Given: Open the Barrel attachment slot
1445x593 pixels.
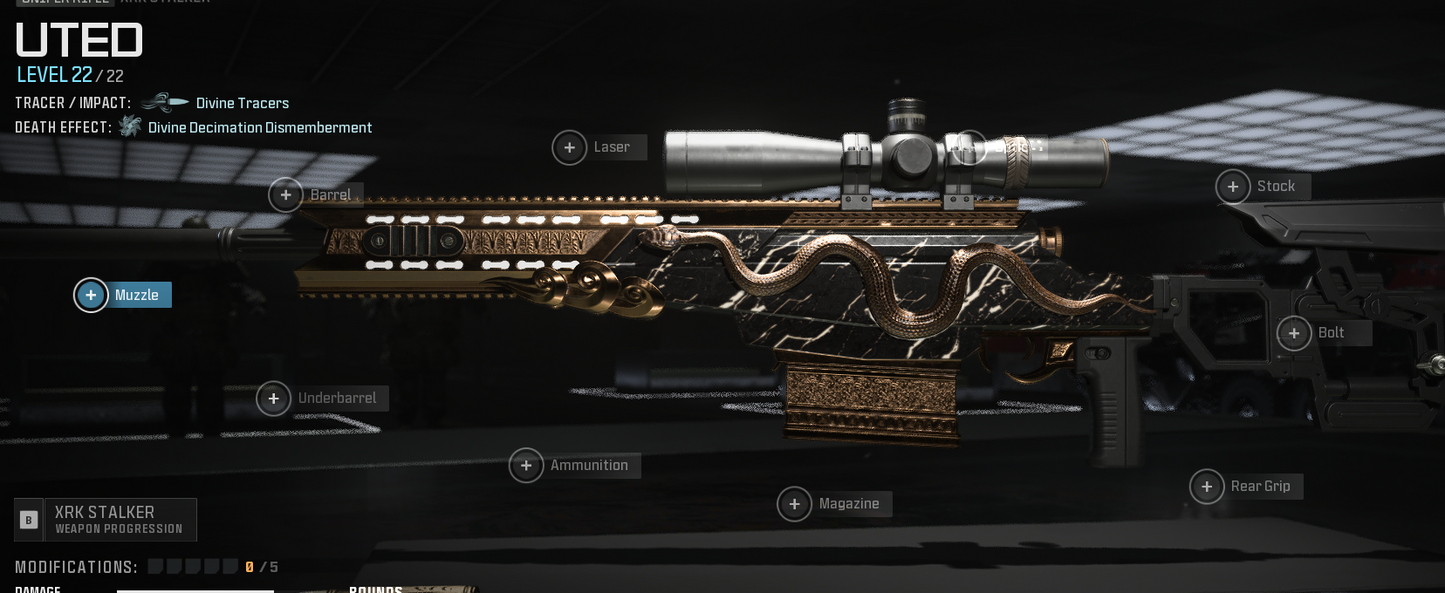Looking at the screenshot, I should tap(286, 195).
